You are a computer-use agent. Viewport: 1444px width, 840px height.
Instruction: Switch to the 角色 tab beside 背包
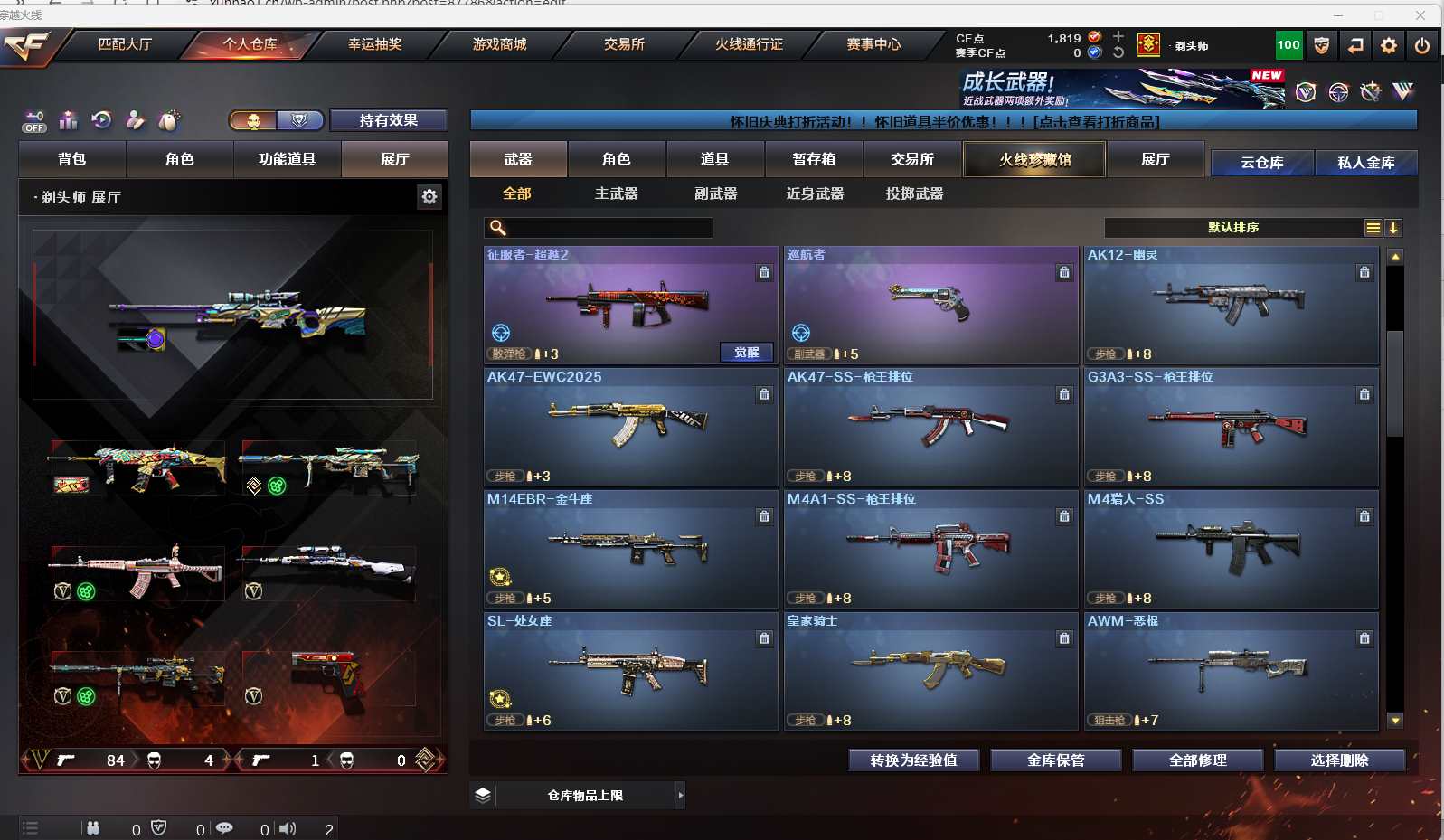tap(179, 159)
